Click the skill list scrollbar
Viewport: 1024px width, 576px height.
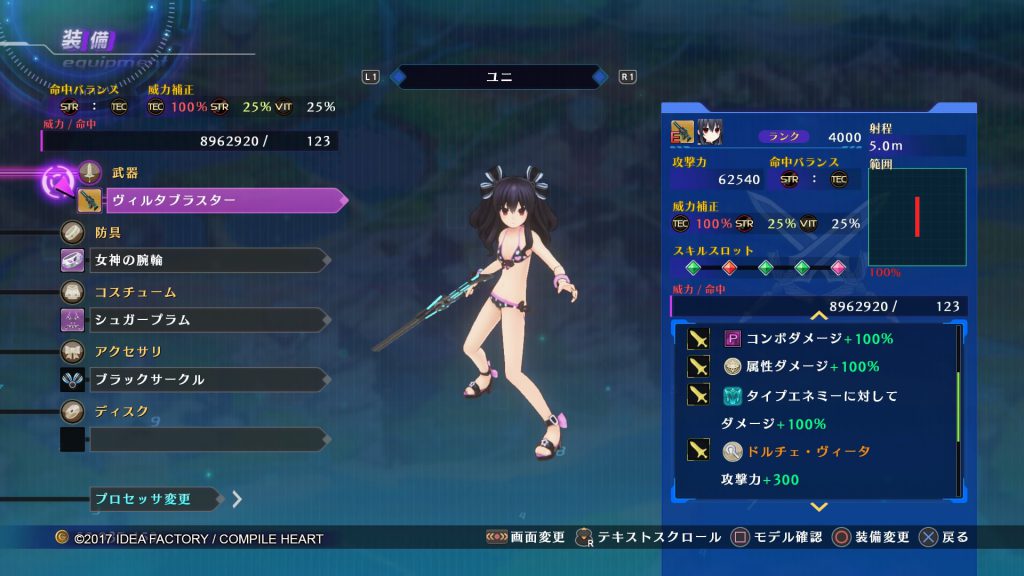[960, 410]
